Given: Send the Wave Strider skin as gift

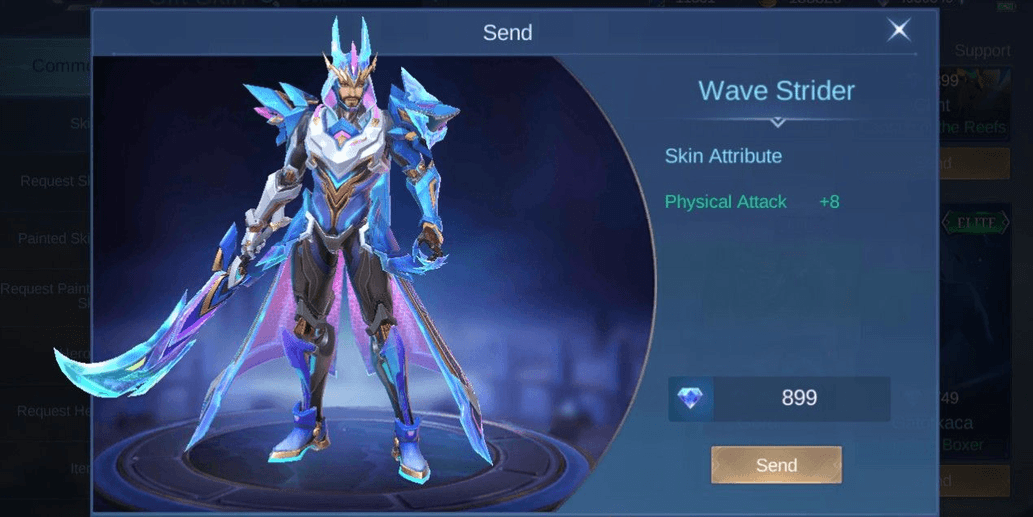Looking at the screenshot, I should click(776, 465).
